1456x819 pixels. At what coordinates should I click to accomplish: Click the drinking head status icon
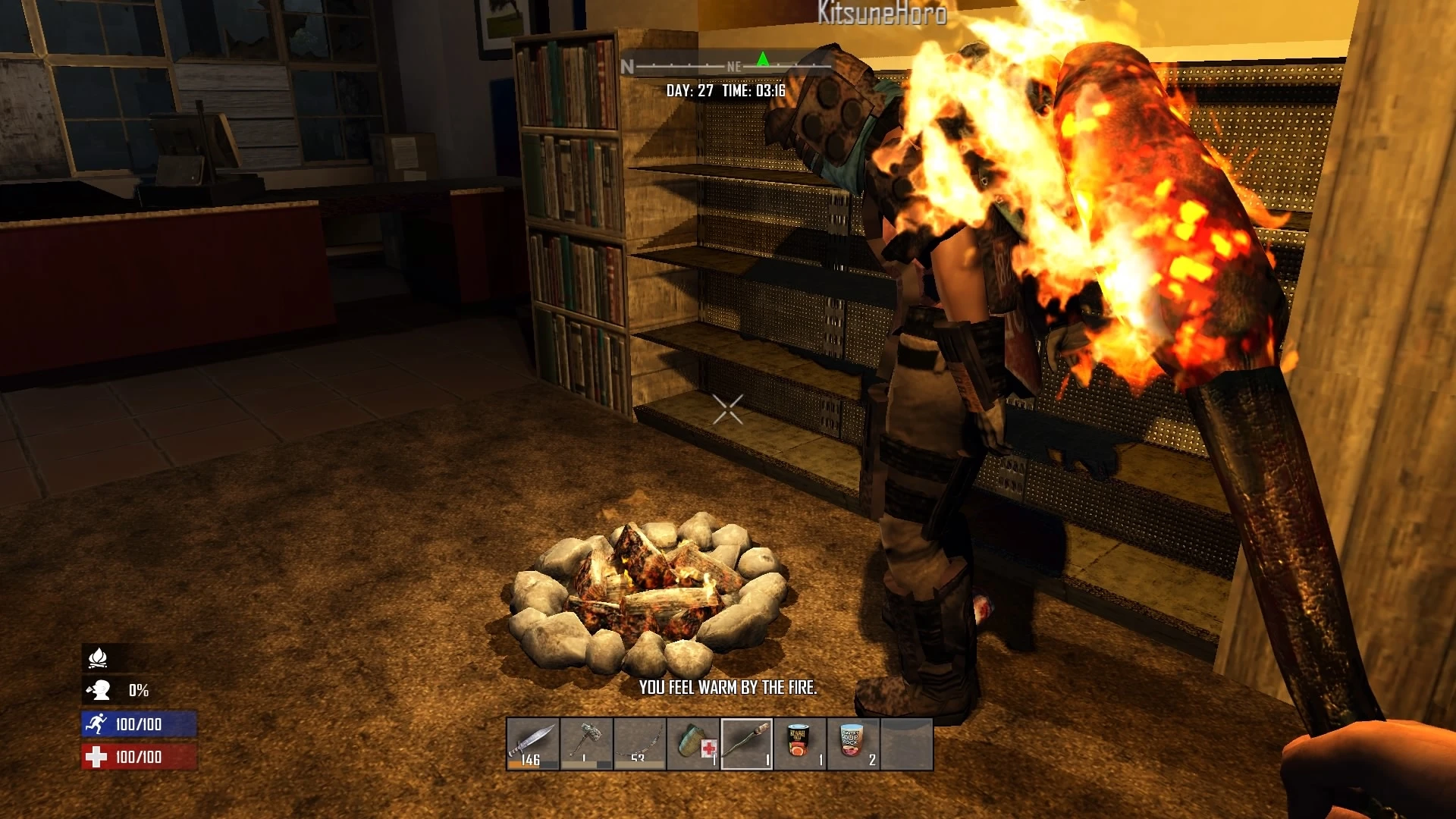point(99,690)
